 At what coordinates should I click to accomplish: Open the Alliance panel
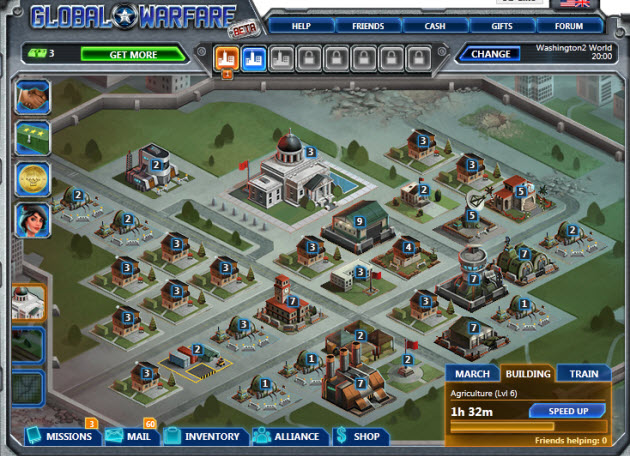[x=288, y=437]
